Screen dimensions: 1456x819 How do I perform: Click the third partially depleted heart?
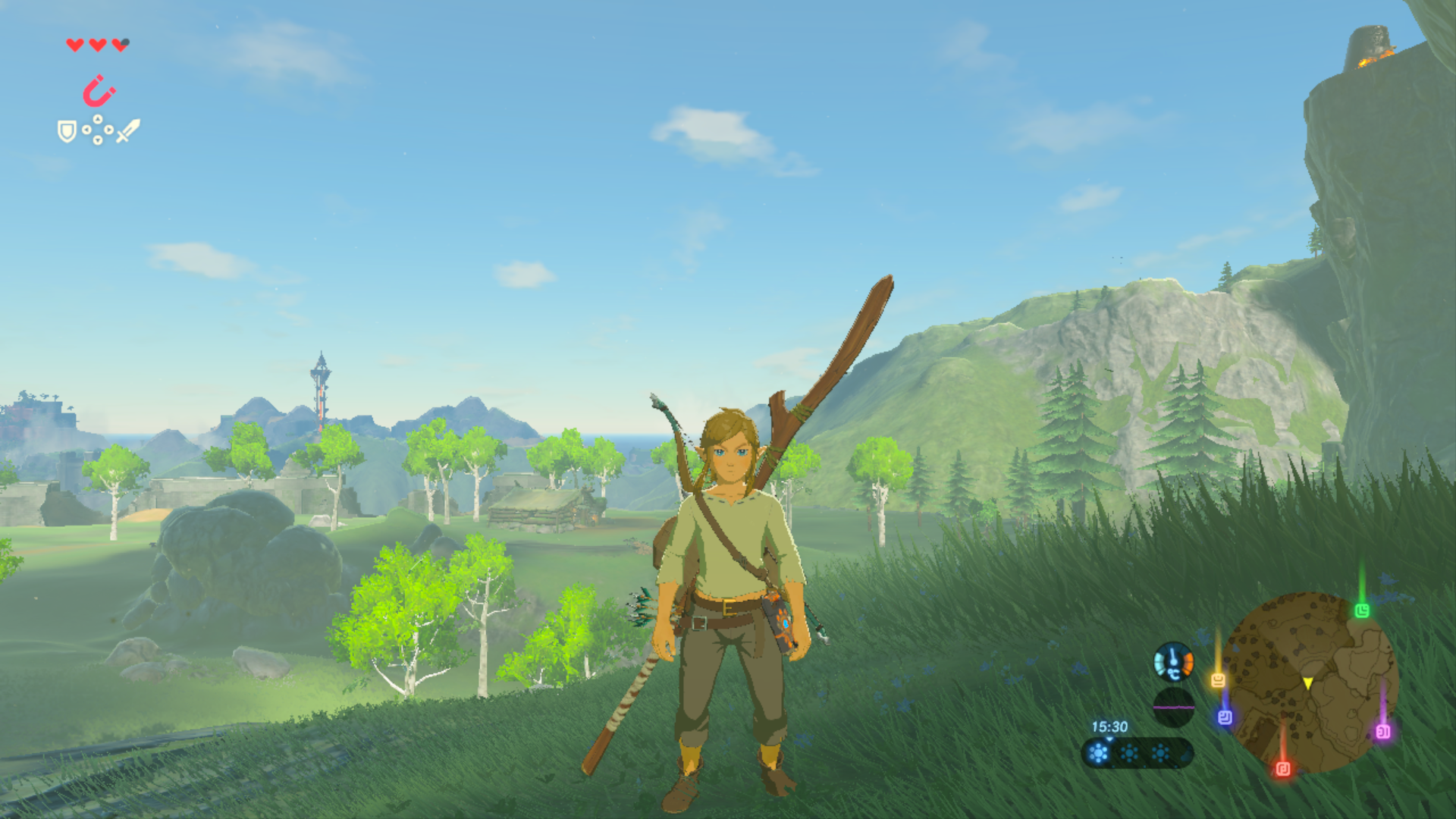tap(119, 46)
